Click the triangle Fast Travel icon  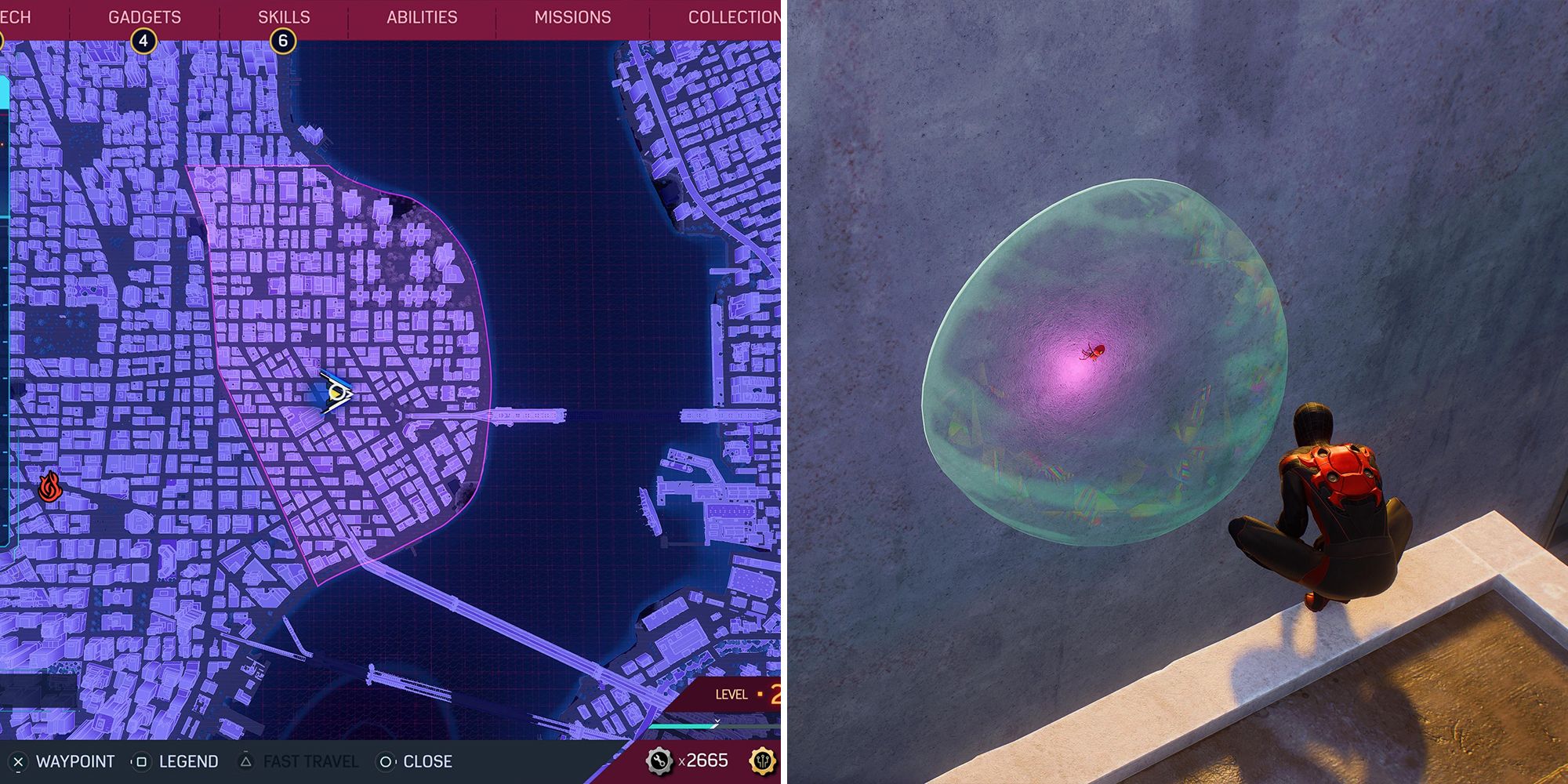(245, 761)
